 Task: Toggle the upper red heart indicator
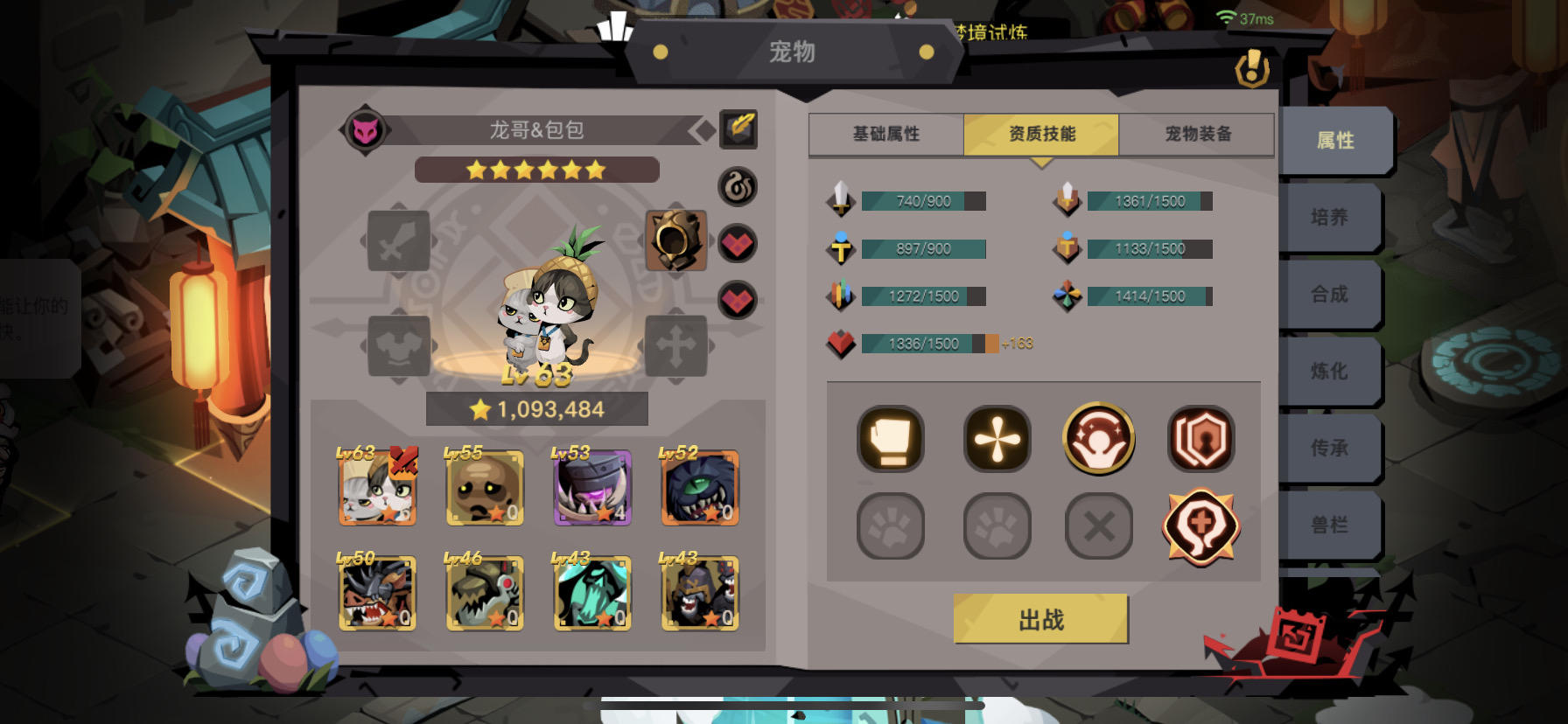click(738, 243)
